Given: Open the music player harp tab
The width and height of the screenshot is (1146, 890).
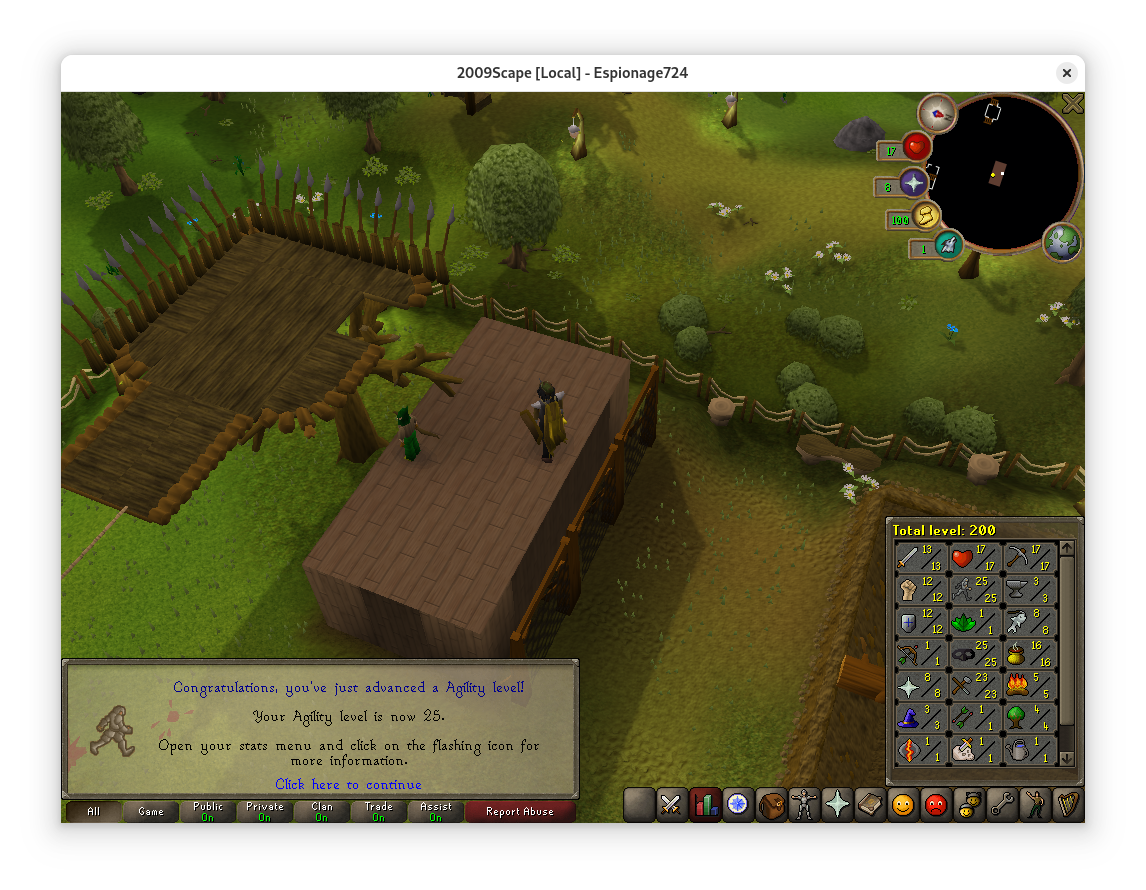Looking at the screenshot, I should click(x=1068, y=805).
